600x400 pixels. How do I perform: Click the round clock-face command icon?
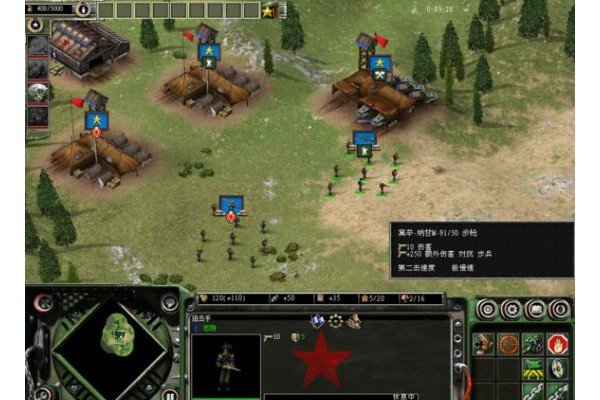[x=558, y=368]
